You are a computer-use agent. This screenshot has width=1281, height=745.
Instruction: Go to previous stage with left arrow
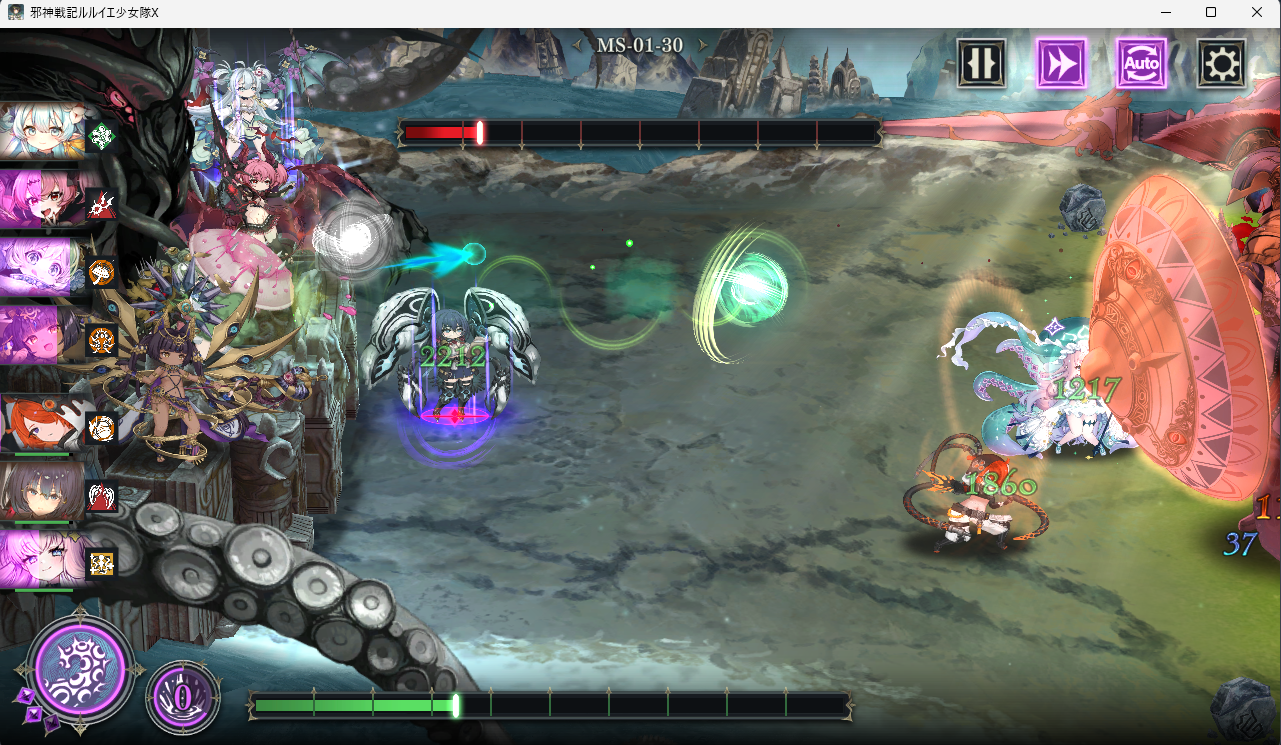[576, 45]
